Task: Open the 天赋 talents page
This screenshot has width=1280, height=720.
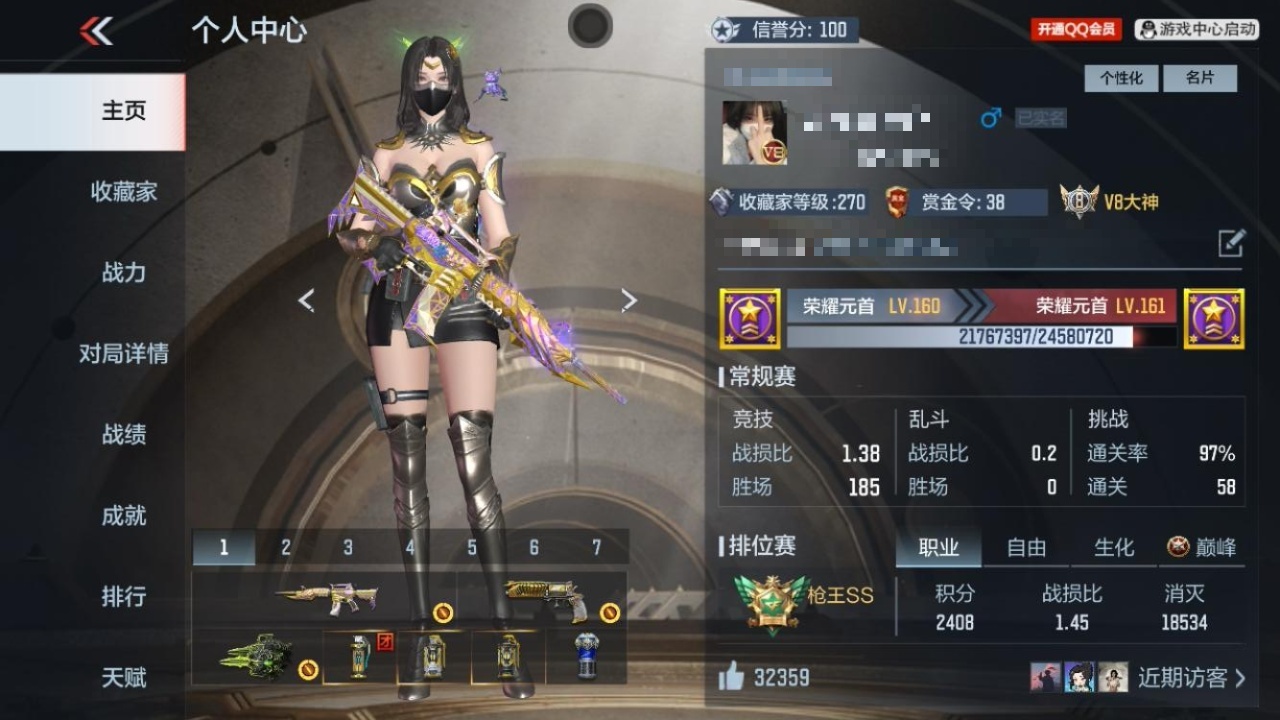Action: (x=123, y=677)
